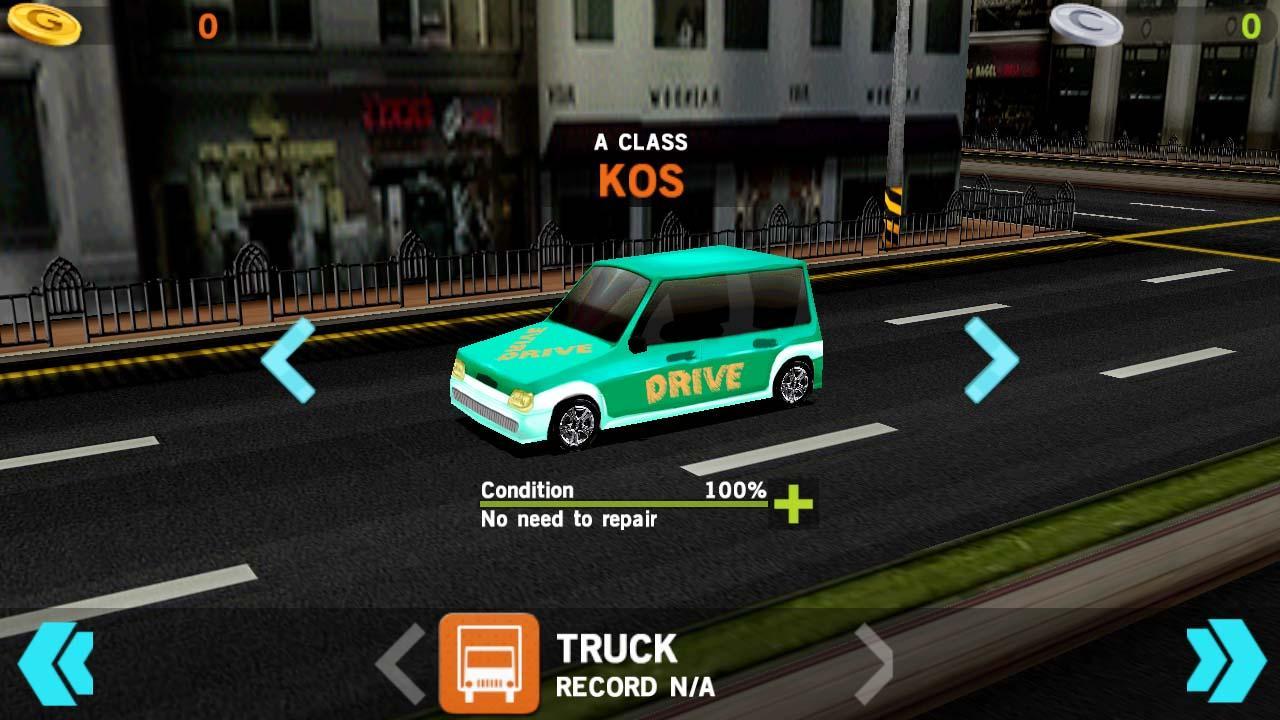Screen dimensions: 1280x720
Task: Switch to the previous mode before Truck
Action: point(401,664)
